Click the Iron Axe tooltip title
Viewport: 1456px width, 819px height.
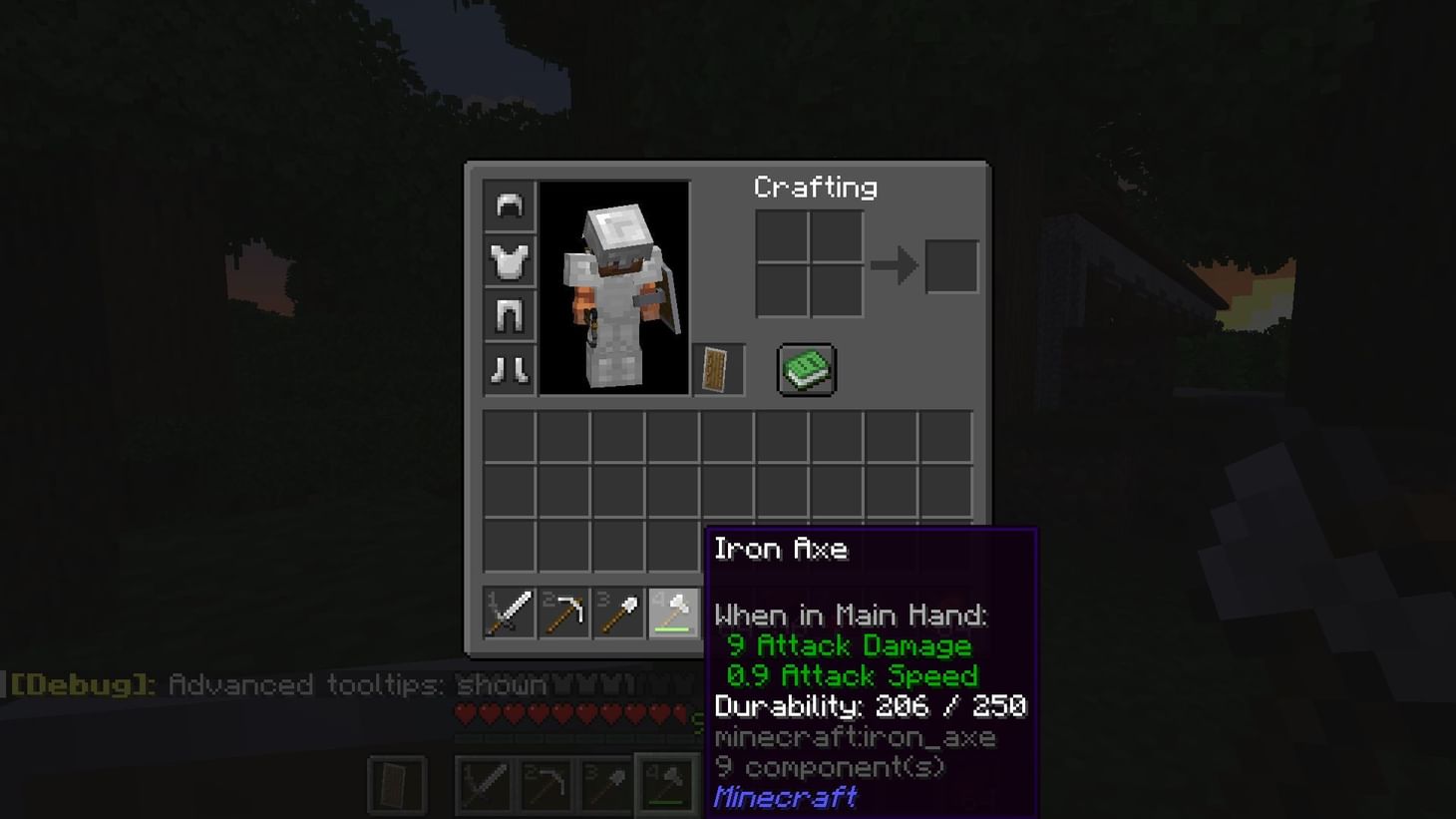782,548
